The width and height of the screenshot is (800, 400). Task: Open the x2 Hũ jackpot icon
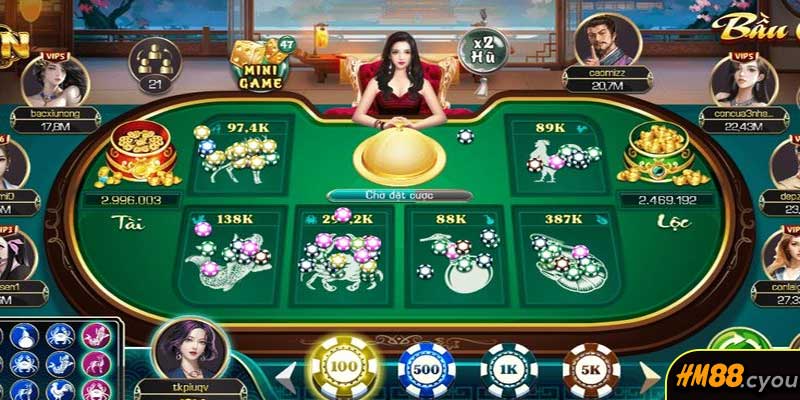[483, 48]
